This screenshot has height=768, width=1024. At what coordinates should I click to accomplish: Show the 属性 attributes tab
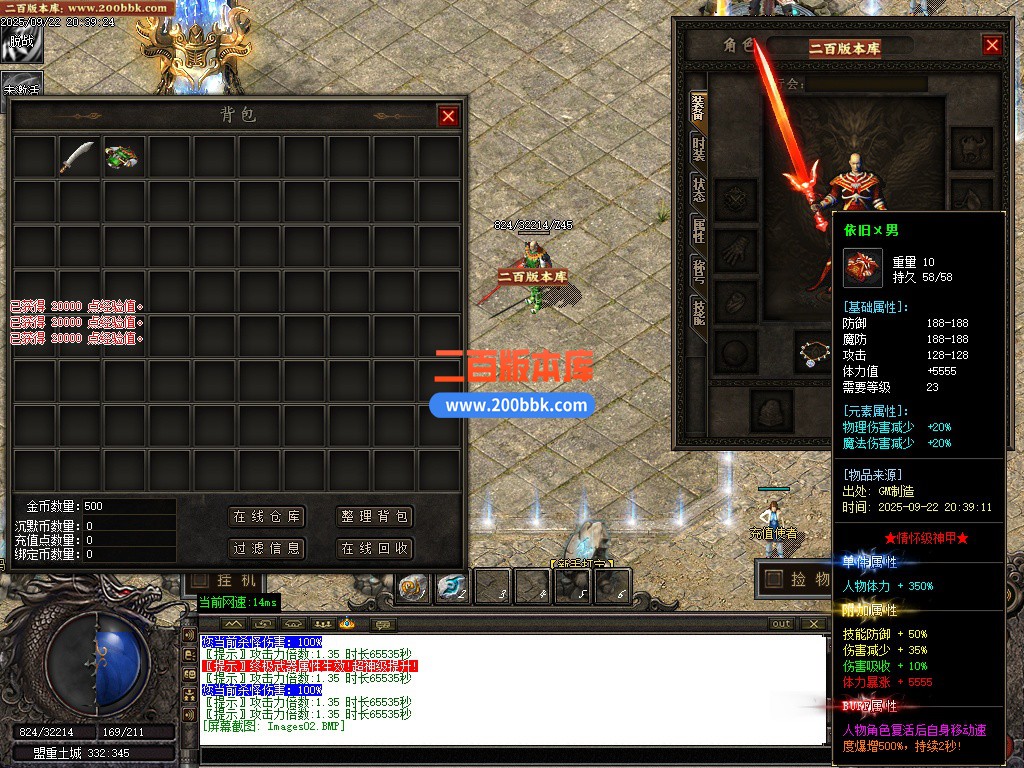coord(698,231)
